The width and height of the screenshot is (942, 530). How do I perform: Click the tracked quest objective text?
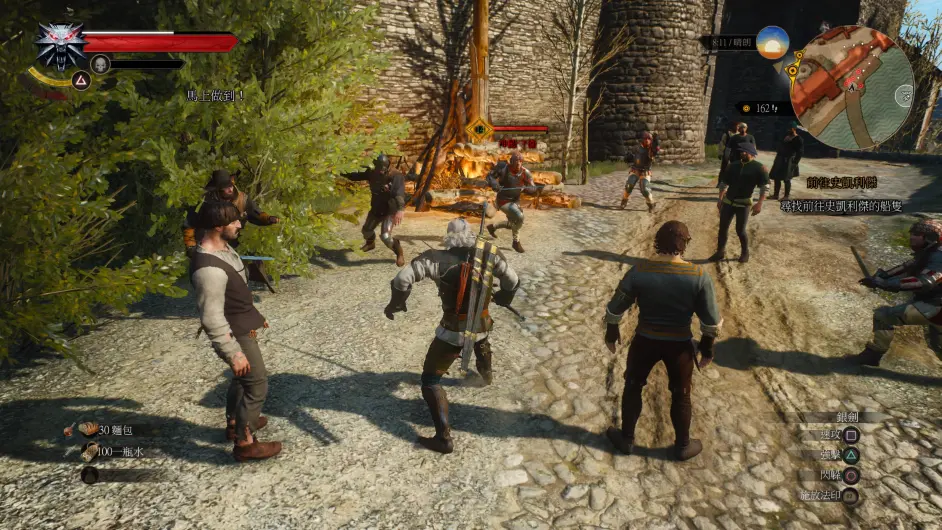point(841,204)
